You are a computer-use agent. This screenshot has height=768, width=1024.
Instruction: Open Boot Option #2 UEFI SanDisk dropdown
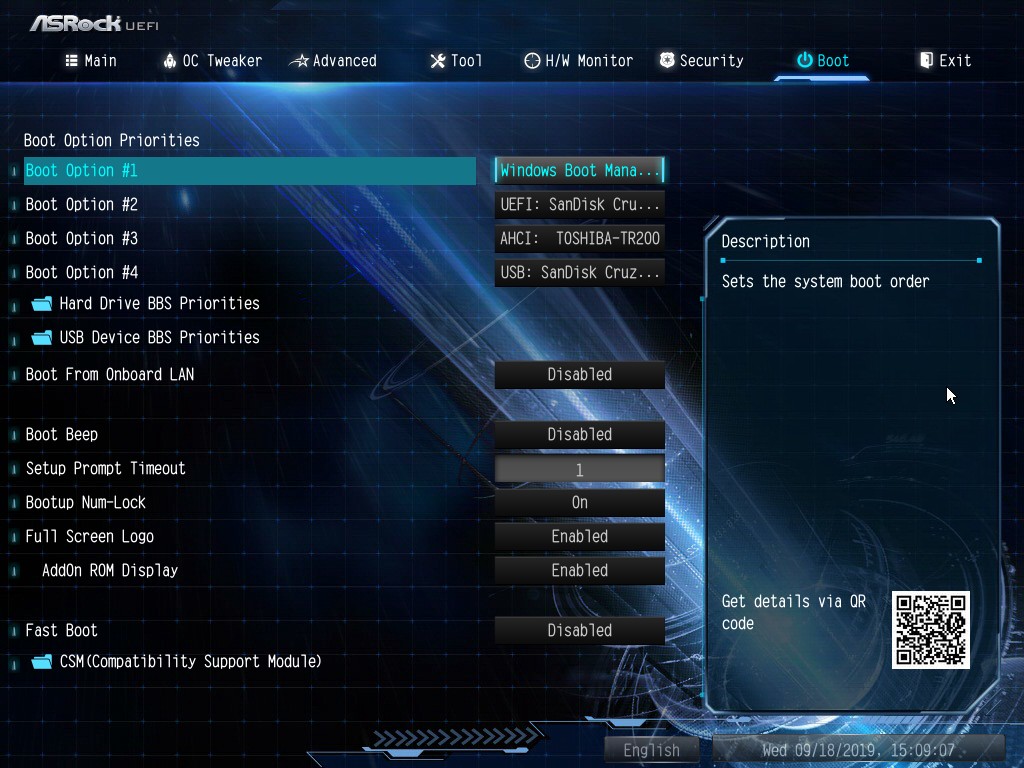pyautogui.click(x=580, y=205)
